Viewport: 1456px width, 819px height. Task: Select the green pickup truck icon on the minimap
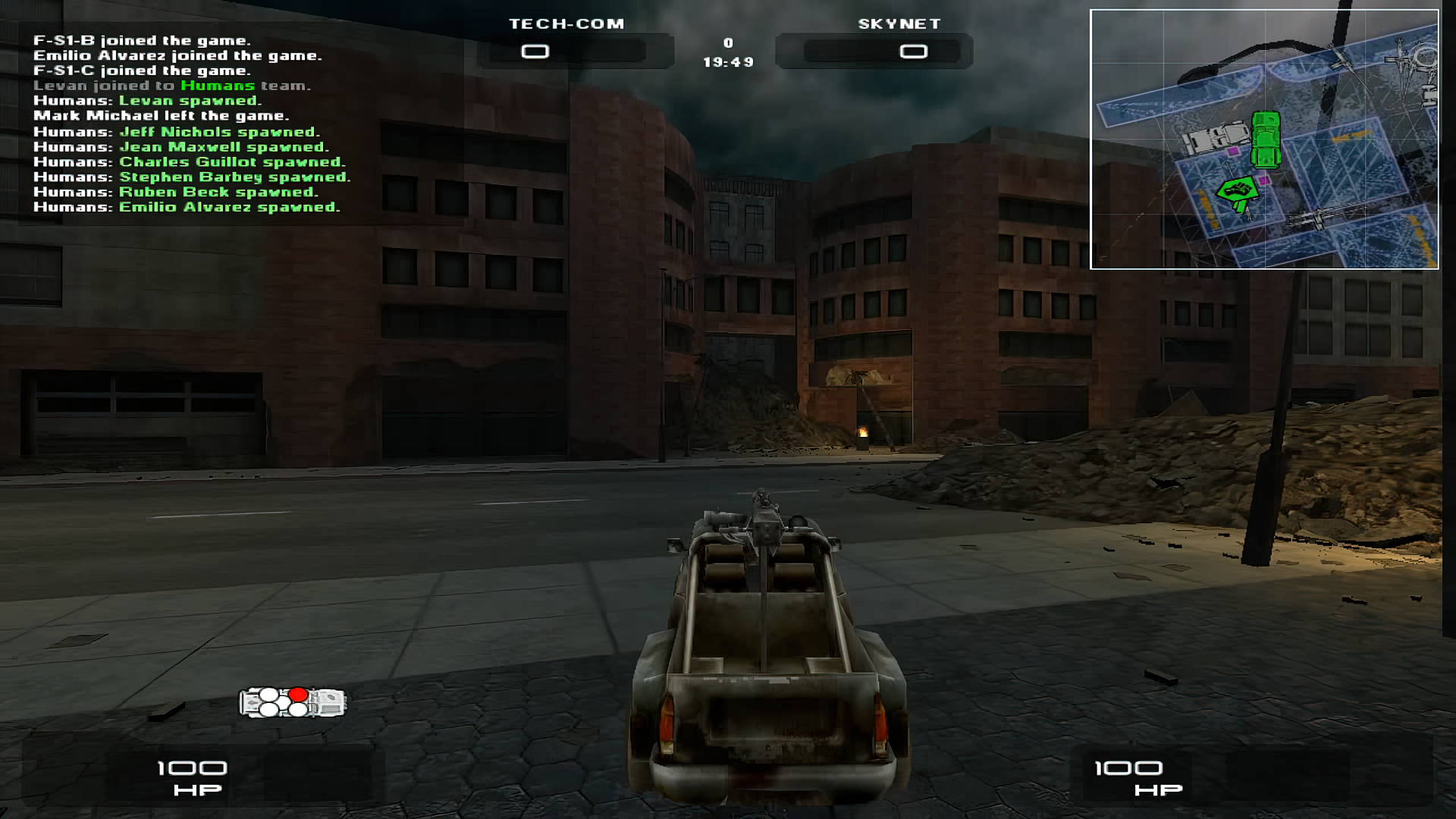[x=1266, y=139]
